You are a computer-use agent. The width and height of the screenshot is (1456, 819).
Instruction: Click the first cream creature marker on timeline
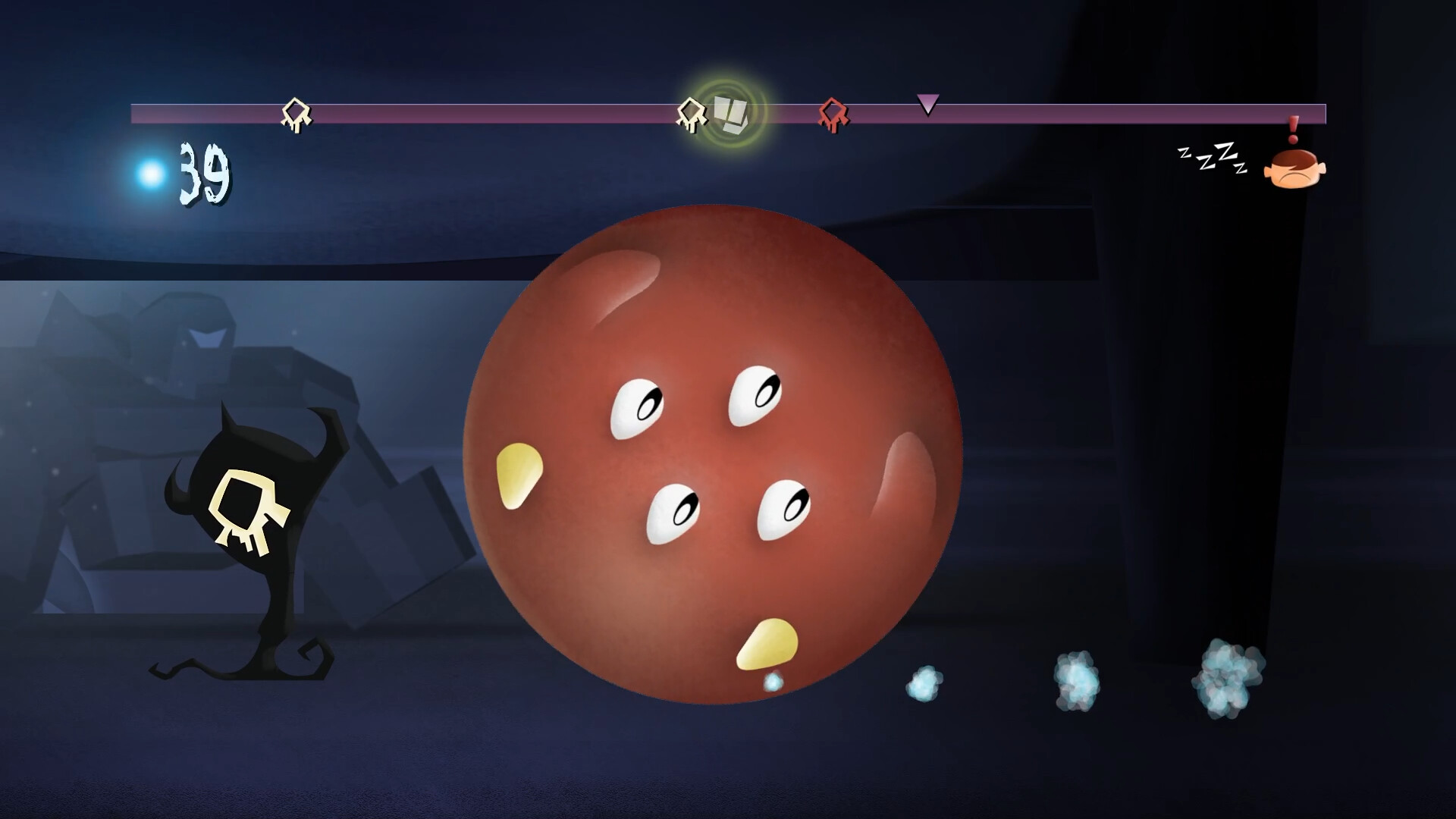point(296,114)
